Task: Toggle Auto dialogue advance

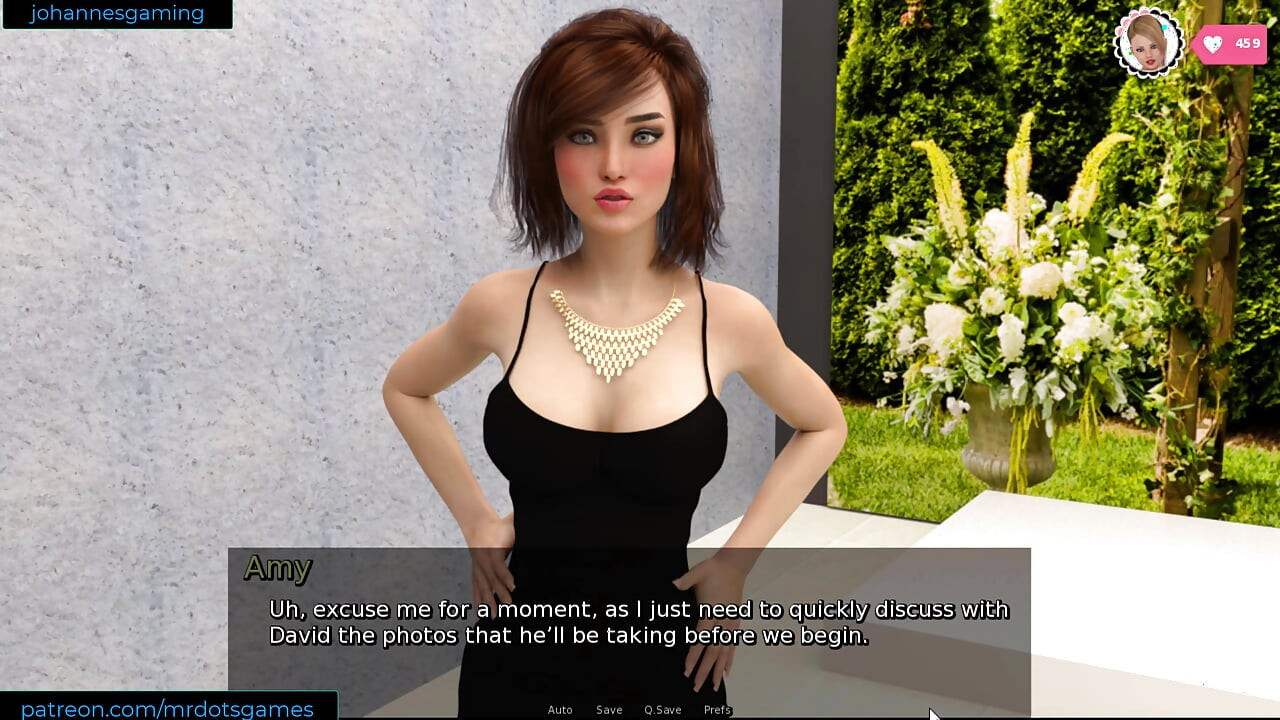Action: click(x=559, y=710)
